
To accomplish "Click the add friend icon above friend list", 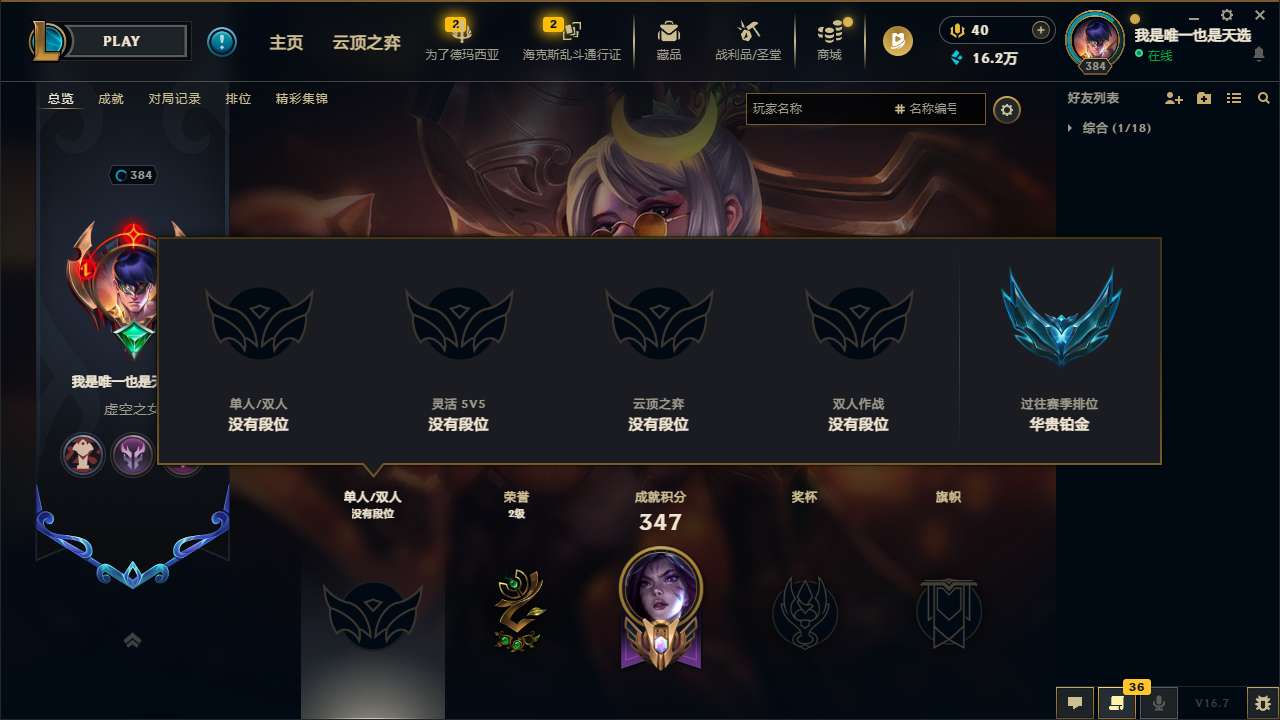I will 1171,98.
